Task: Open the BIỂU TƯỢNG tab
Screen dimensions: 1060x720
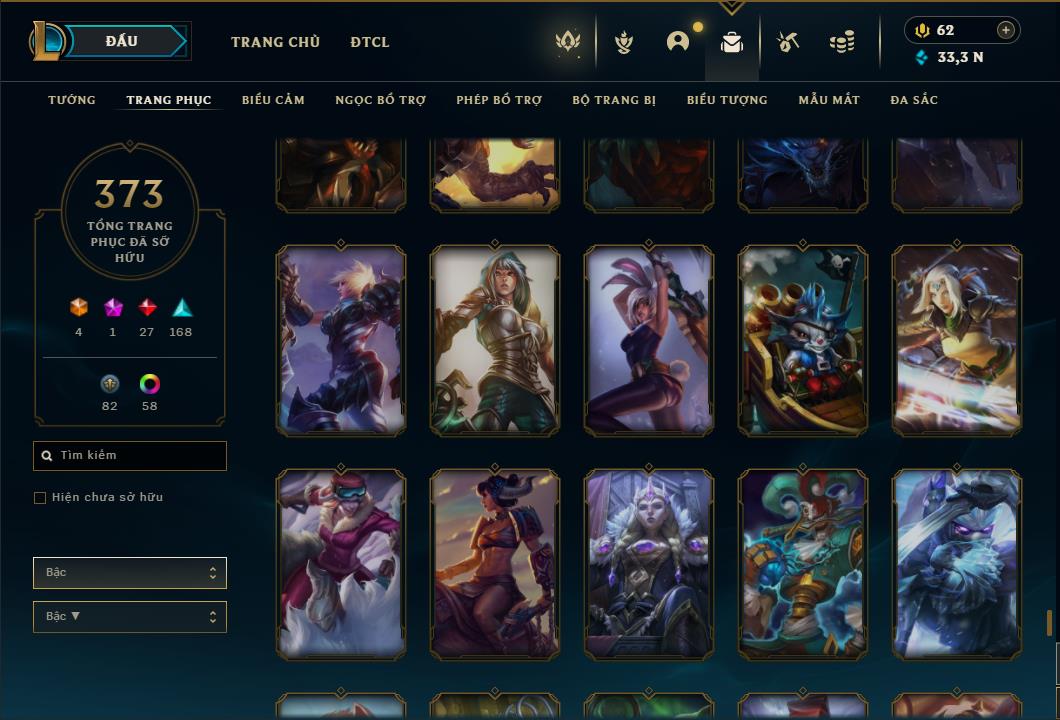Action: click(727, 100)
